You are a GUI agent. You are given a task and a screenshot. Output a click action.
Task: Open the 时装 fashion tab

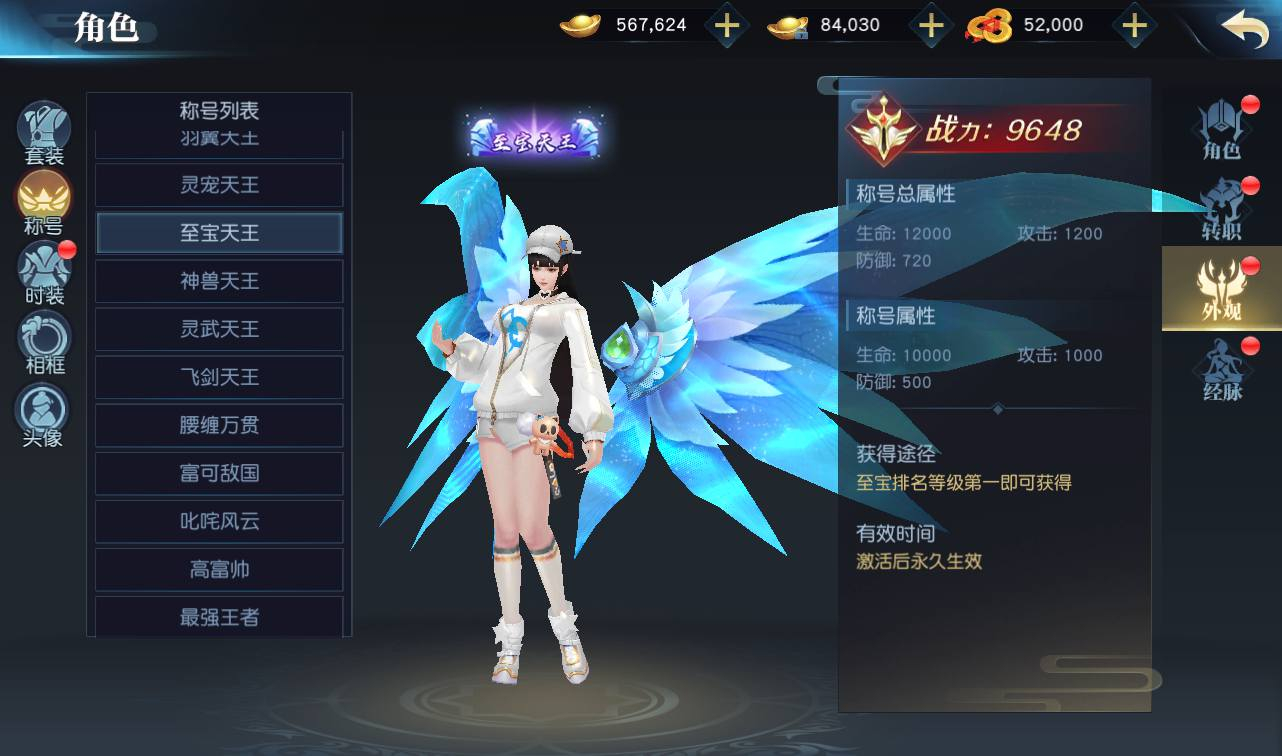[44, 272]
